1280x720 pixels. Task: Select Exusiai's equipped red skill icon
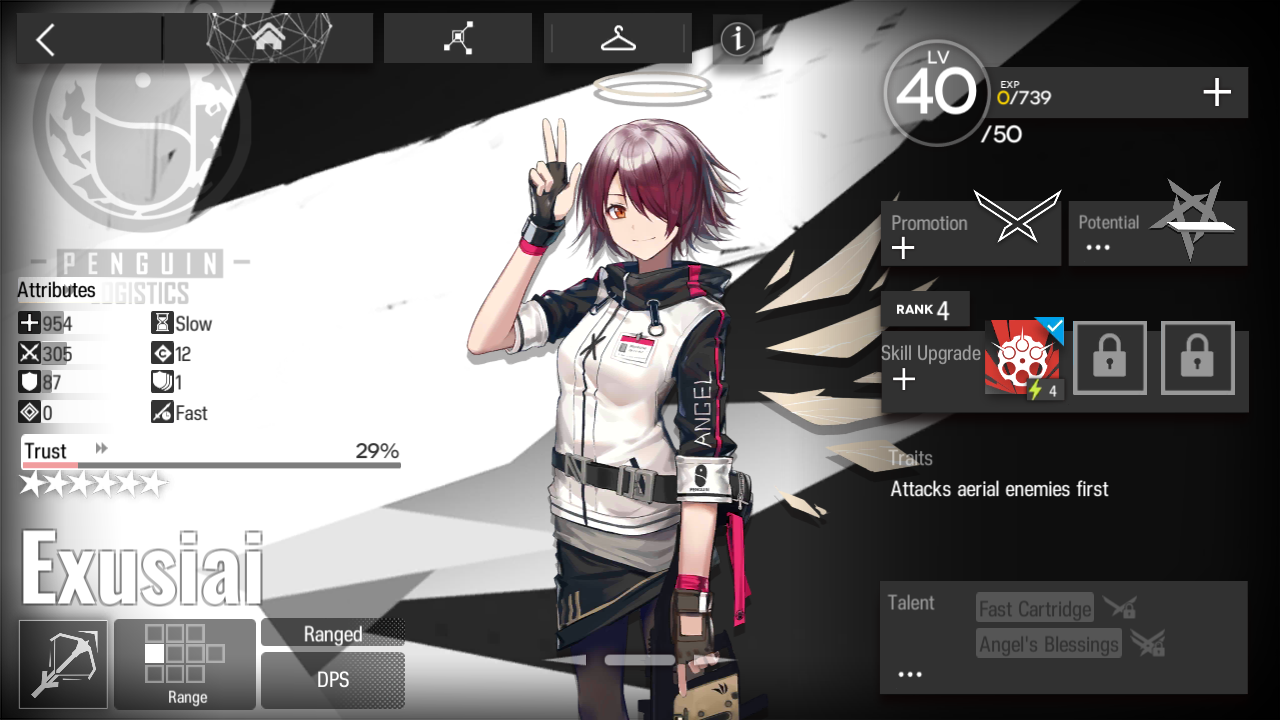[x=1022, y=358]
